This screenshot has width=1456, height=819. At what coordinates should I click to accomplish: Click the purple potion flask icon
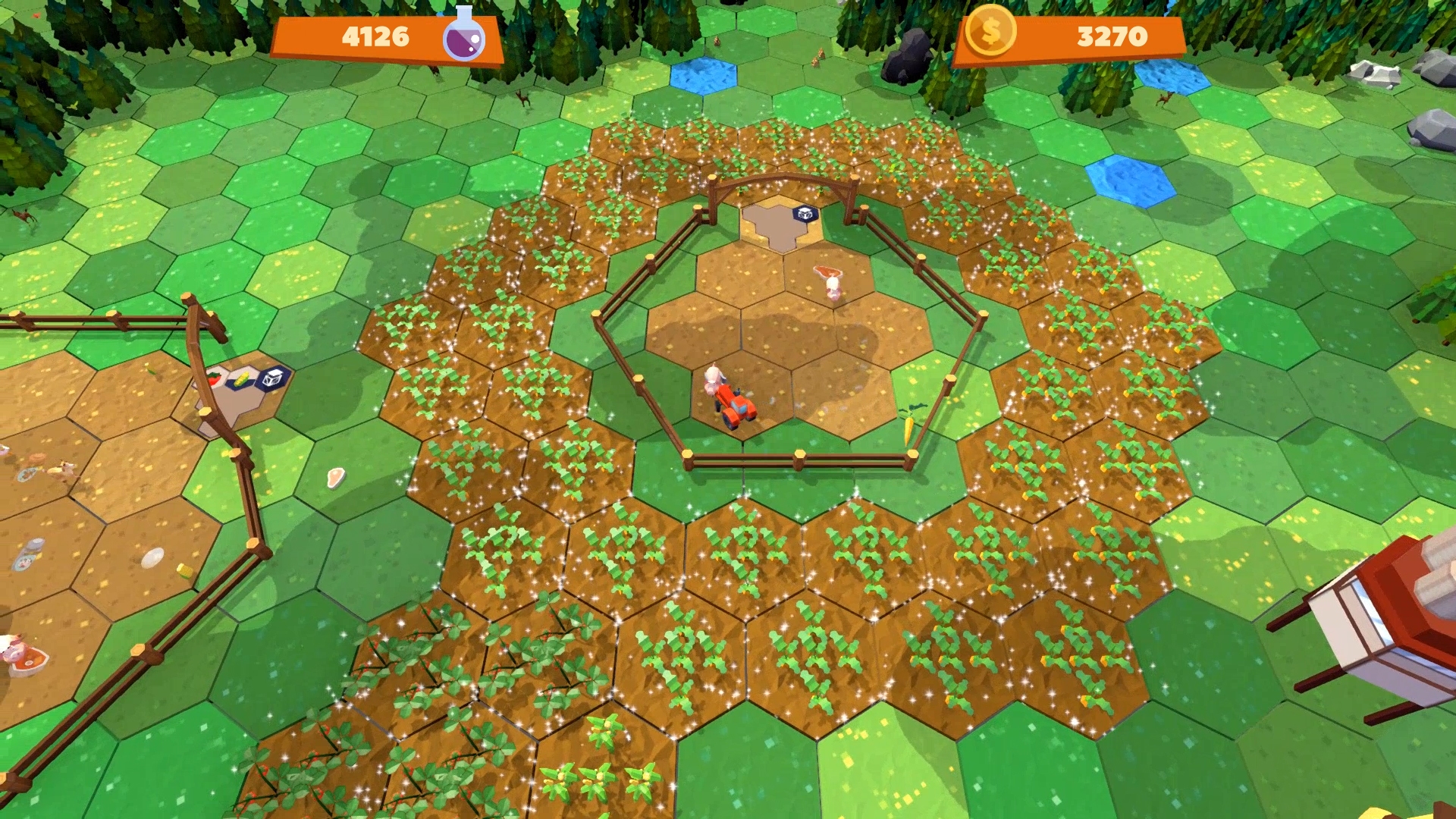(468, 34)
